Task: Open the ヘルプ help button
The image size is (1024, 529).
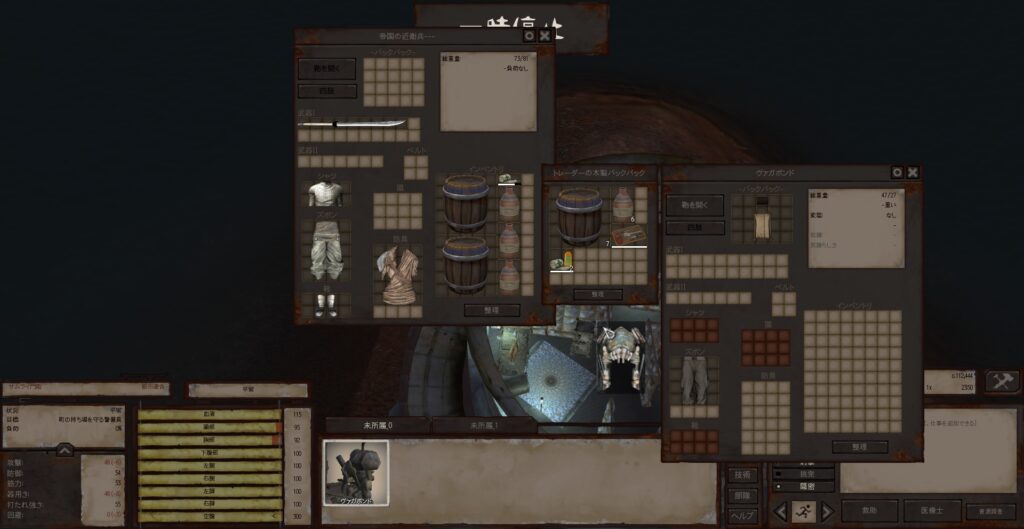Action: 741,516
